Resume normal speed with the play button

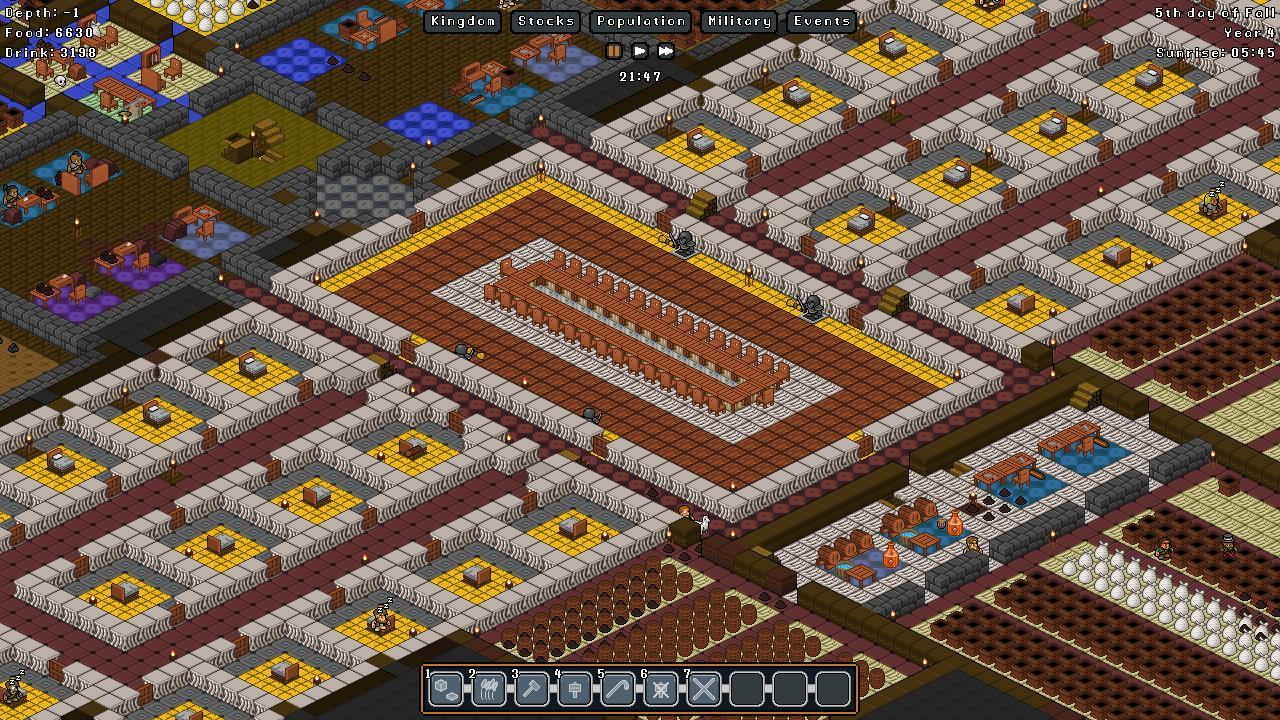pos(639,51)
